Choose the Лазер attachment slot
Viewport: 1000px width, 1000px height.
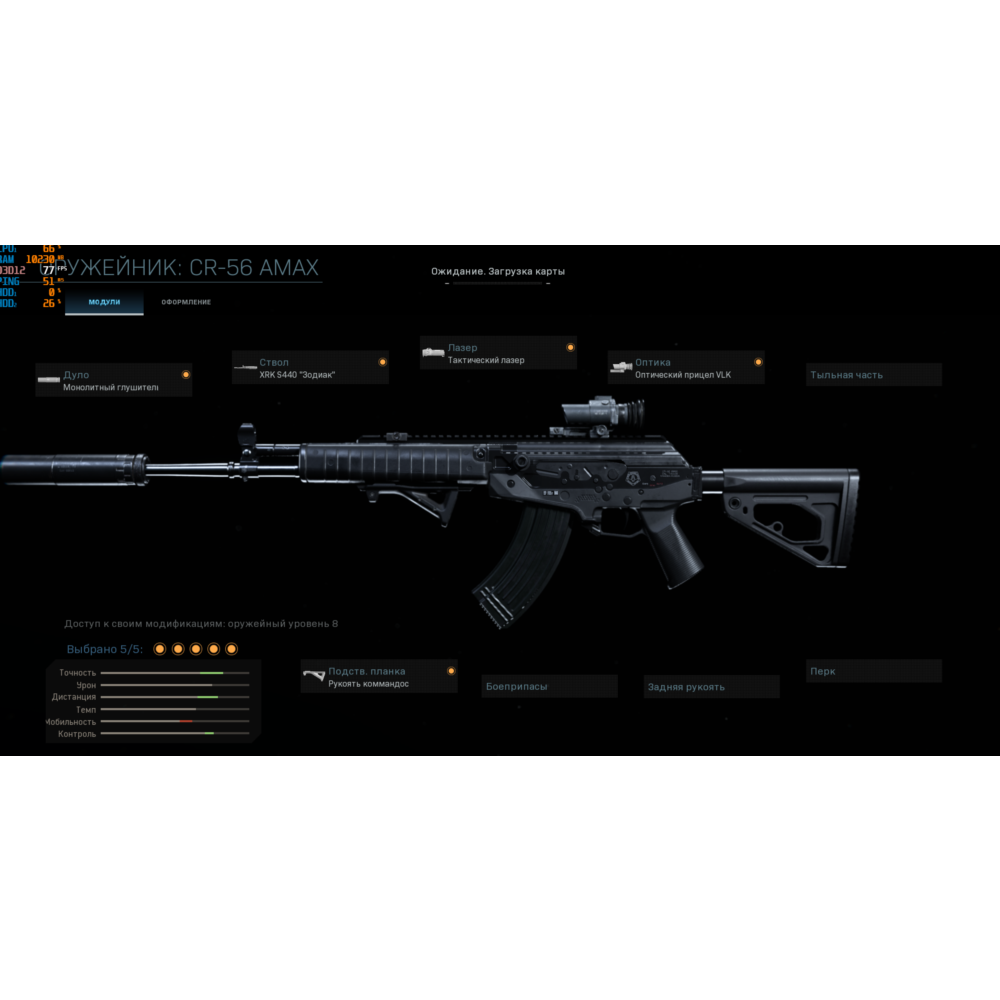click(498, 353)
